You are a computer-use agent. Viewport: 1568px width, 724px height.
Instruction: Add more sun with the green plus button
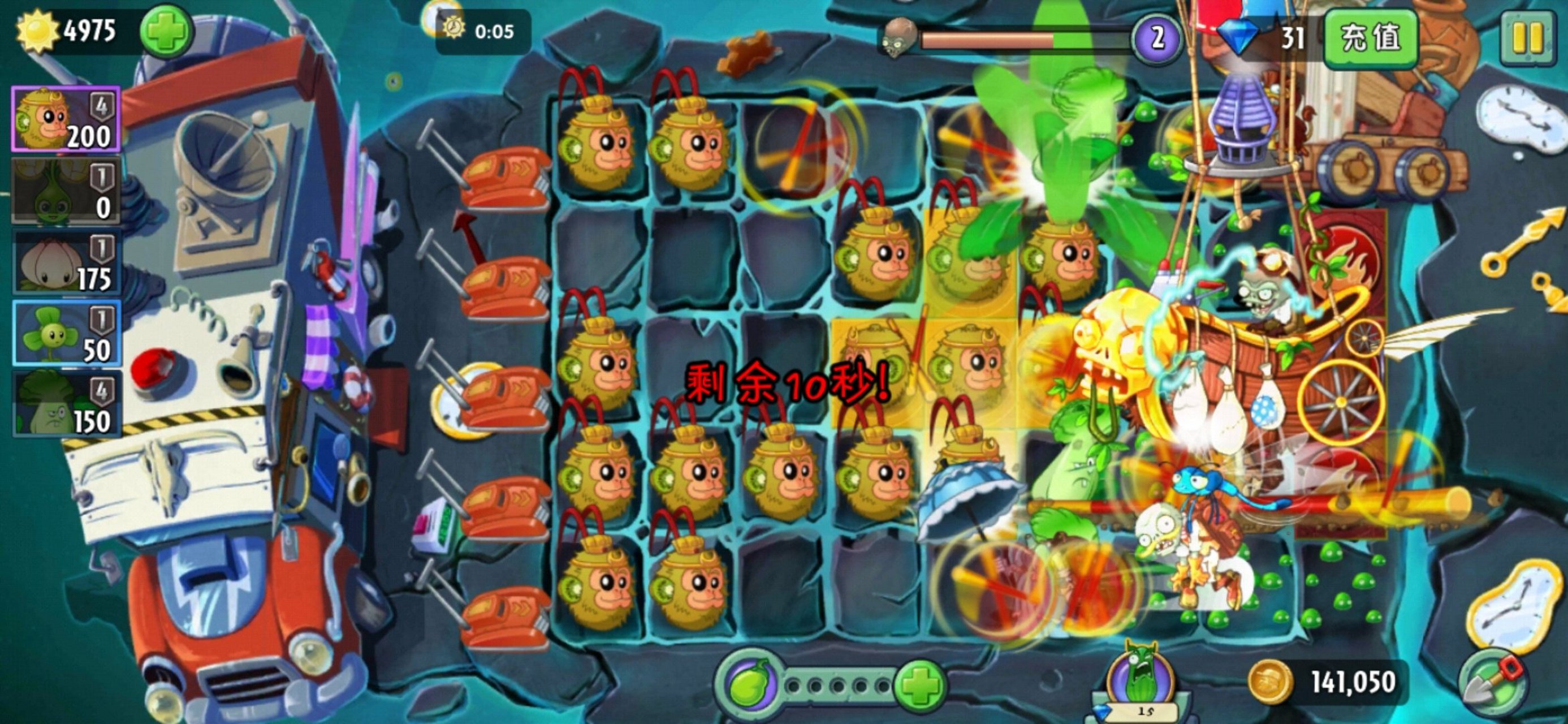coord(166,32)
